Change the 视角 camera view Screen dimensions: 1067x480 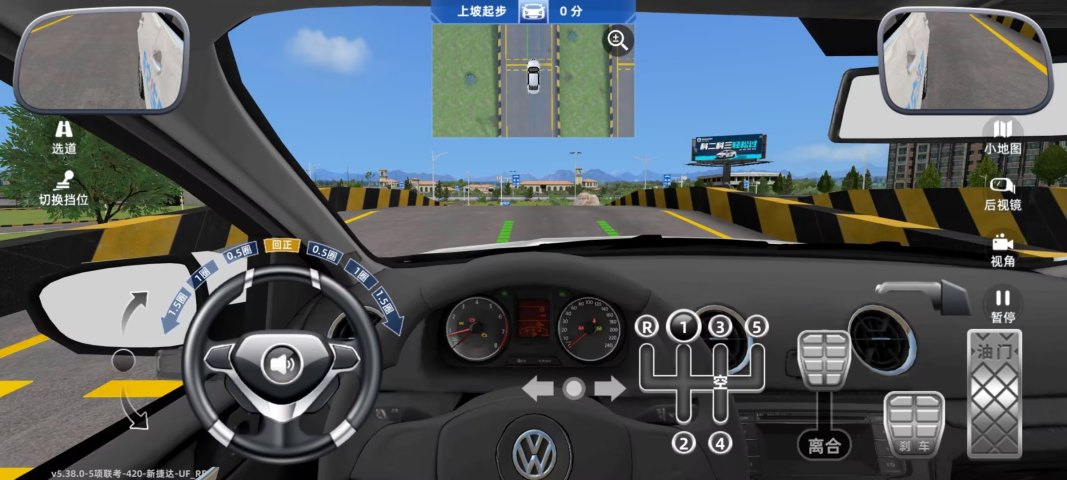[1002, 250]
